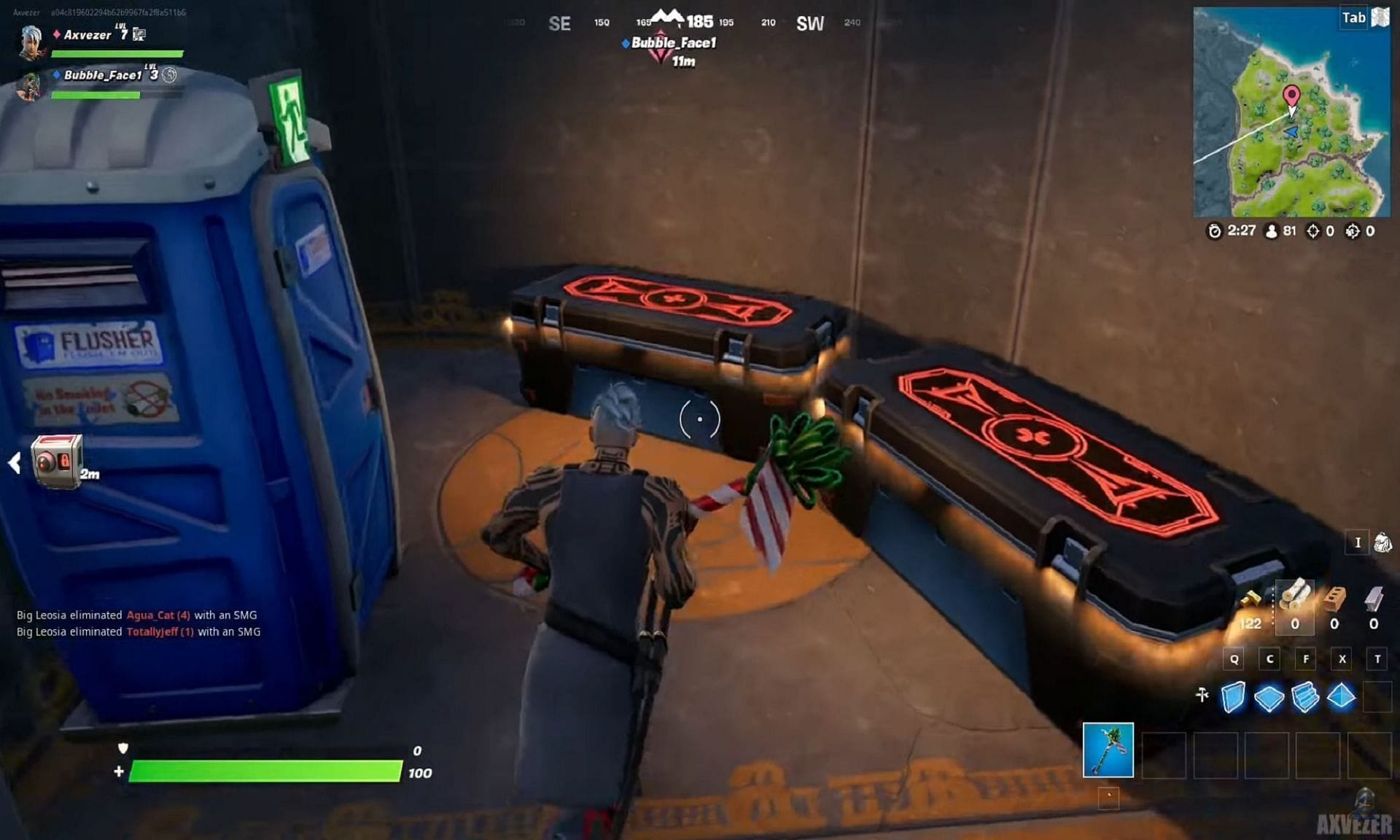Click Axvezer's squad entry
The width and height of the screenshot is (1400, 840).
pos(87,35)
